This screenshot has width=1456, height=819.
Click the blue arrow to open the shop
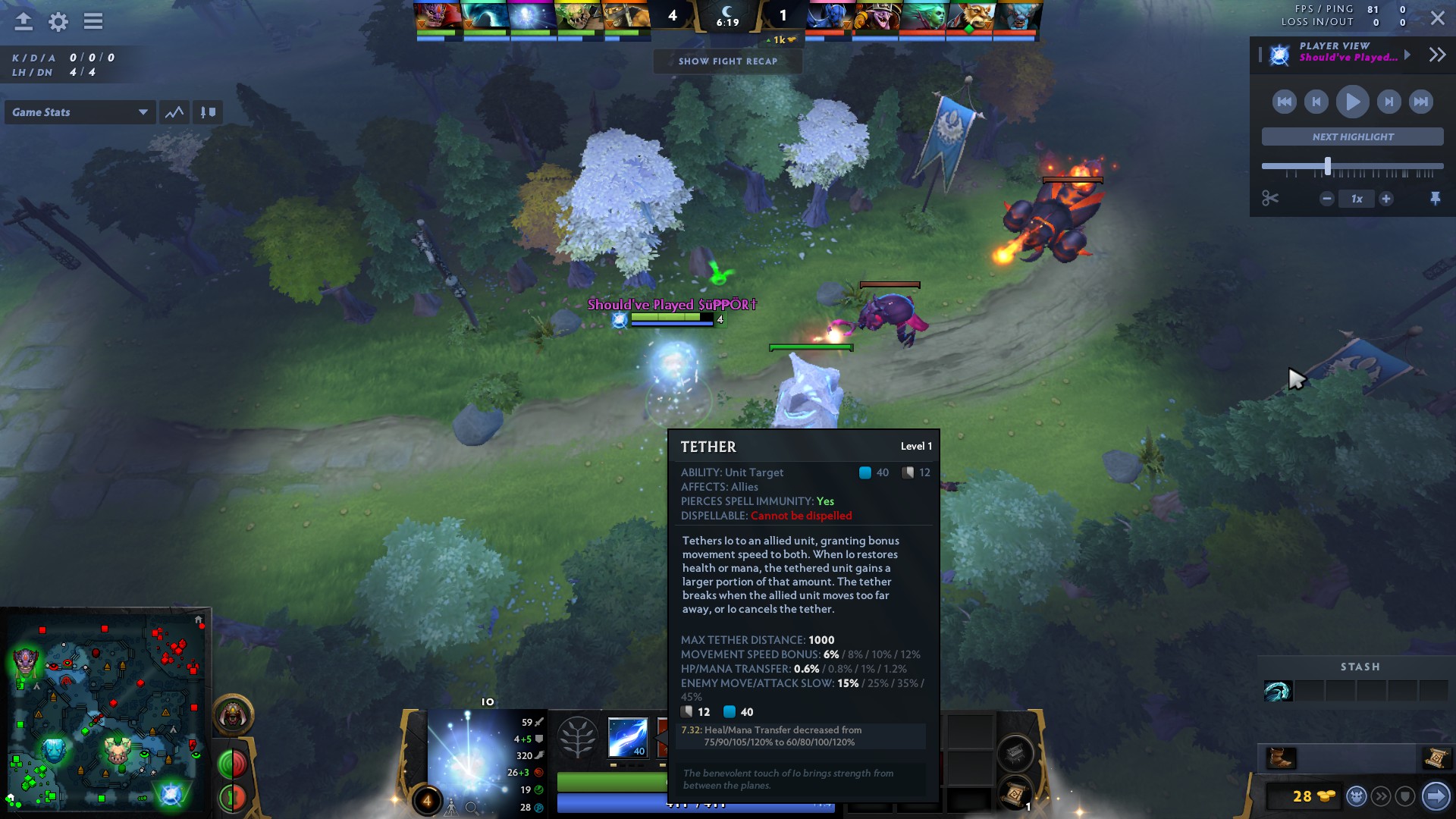tap(1437, 795)
